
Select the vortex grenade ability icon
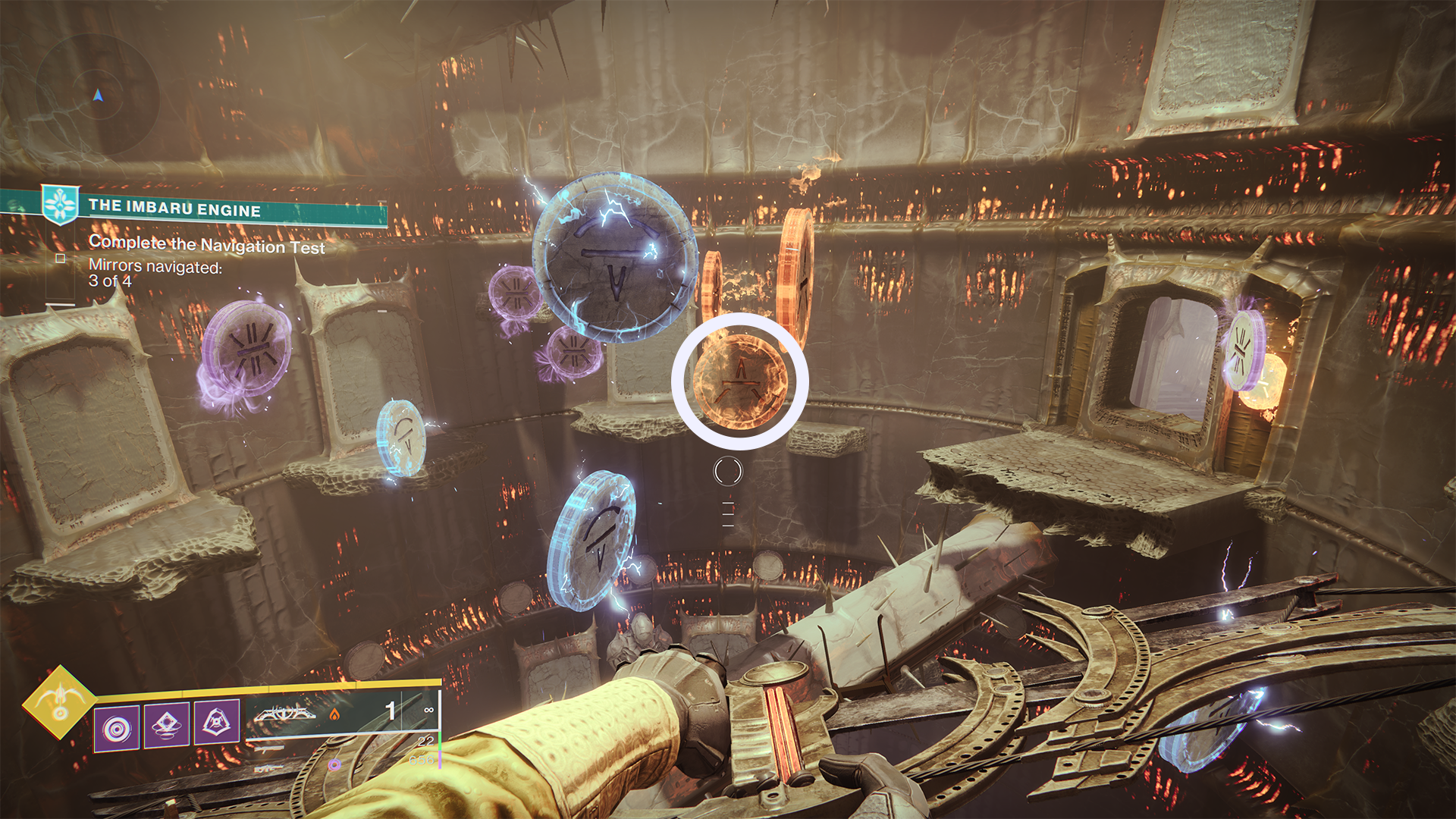117,729
